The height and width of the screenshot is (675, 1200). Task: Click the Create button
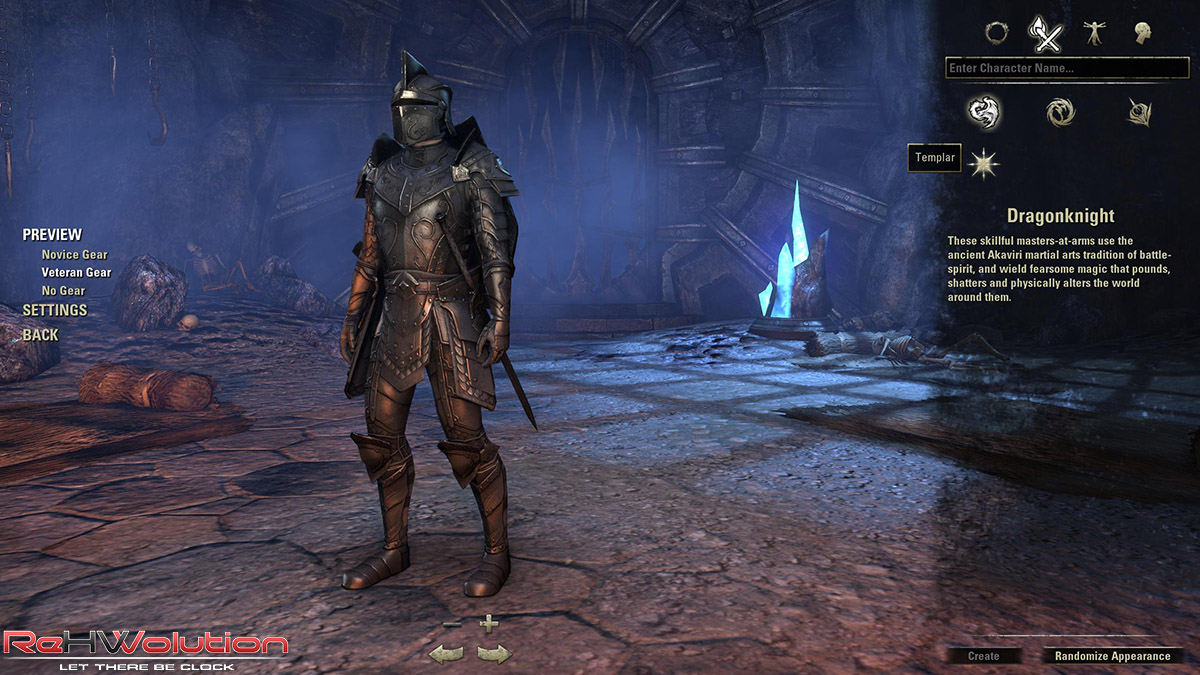point(984,656)
